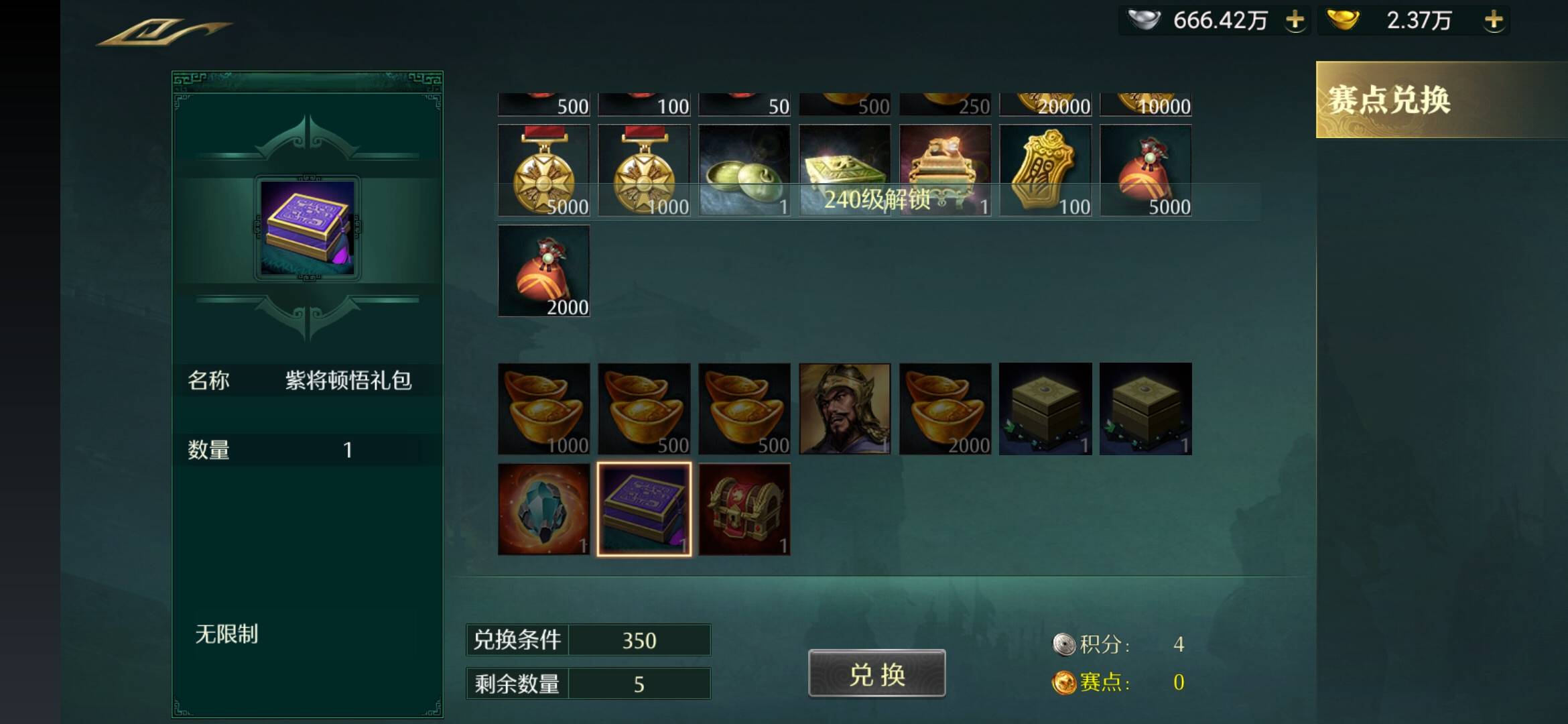Choose the ornate golden chest item

[945, 170]
